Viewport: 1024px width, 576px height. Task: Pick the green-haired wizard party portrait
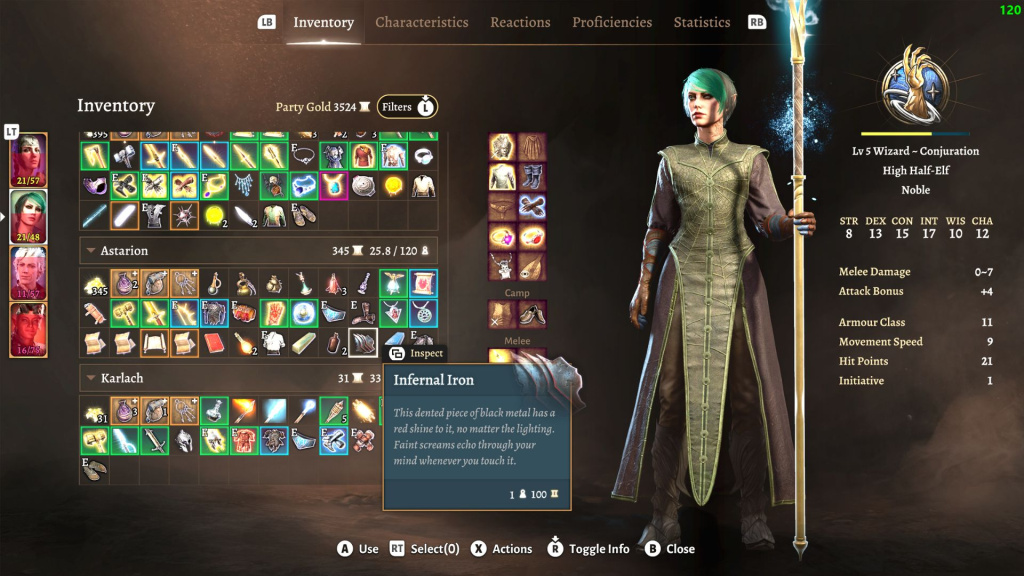coord(28,217)
